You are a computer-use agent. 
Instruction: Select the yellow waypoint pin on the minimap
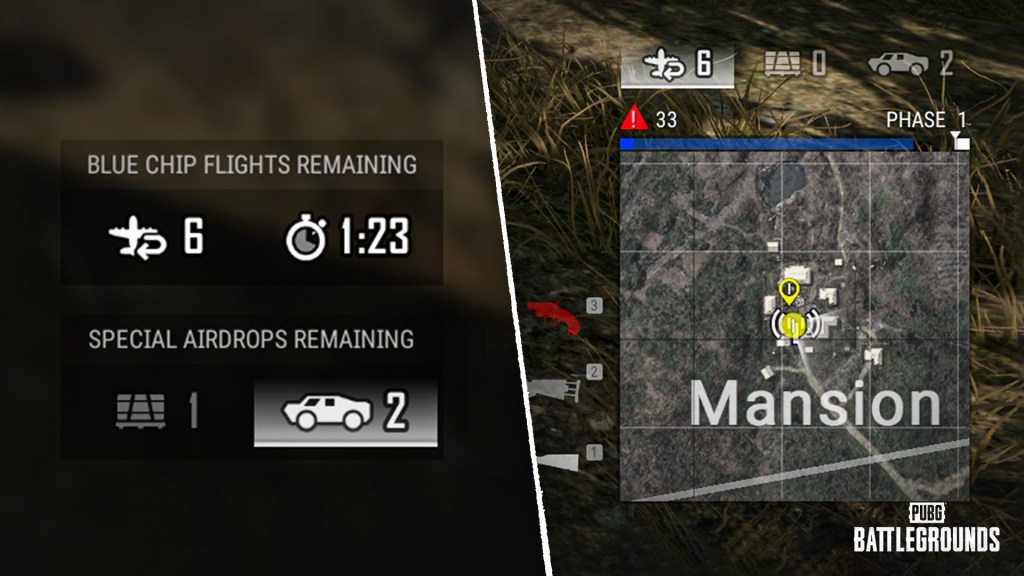(788, 292)
